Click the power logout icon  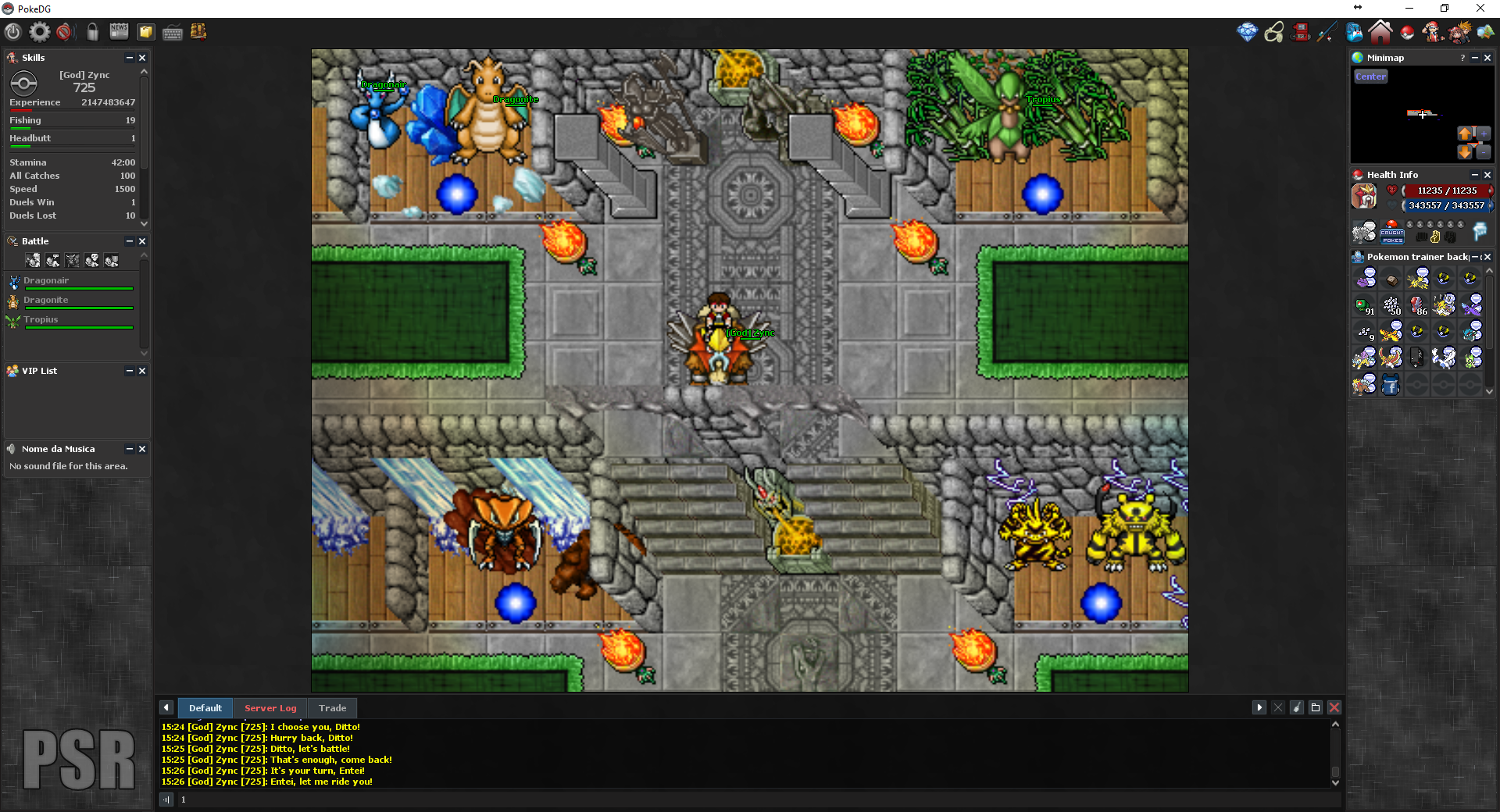(12, 32)
